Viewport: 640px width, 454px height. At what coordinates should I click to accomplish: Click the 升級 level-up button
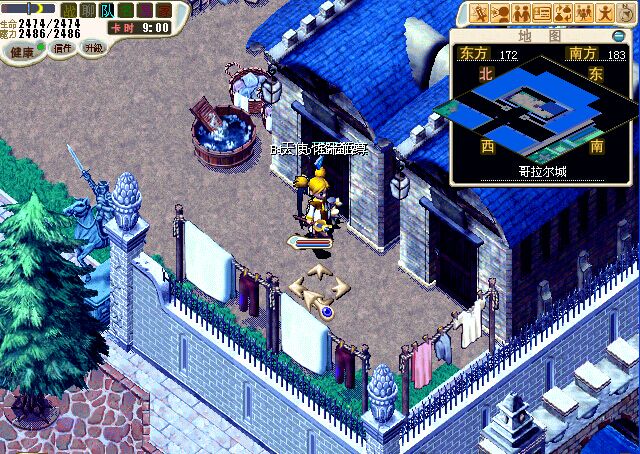(93, 47)
